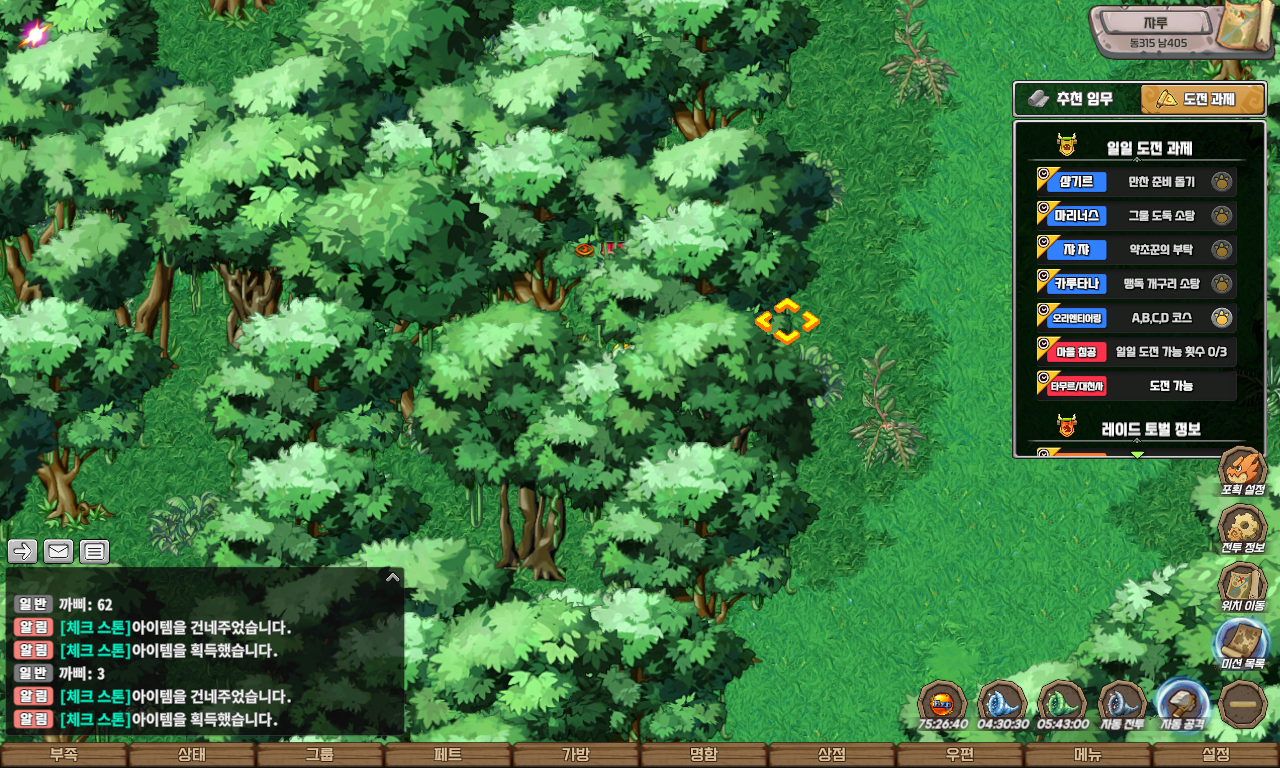
Task: Open the world map scroll by 자루
Action: coord(1244,30)
